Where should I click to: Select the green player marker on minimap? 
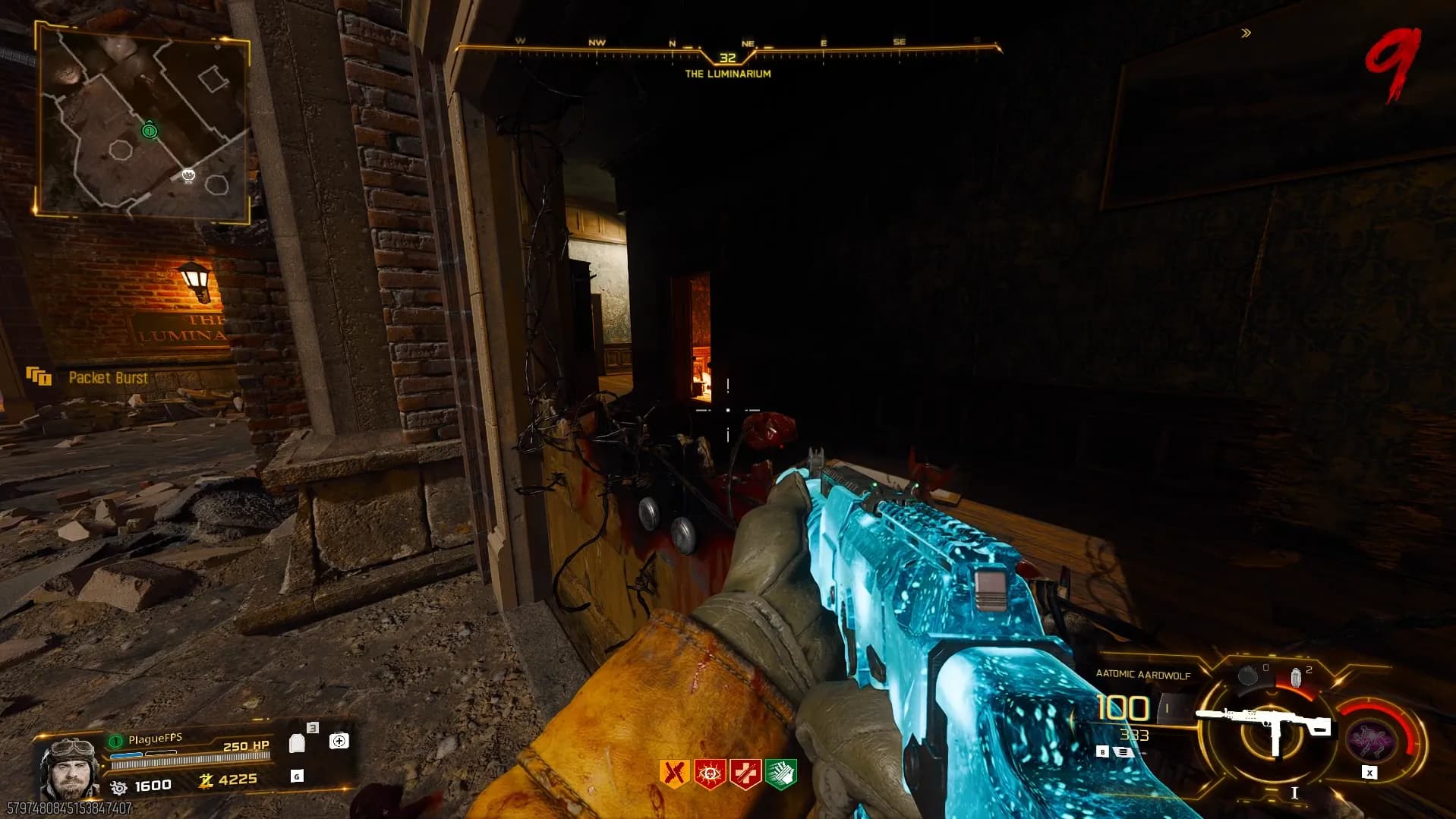150,131
